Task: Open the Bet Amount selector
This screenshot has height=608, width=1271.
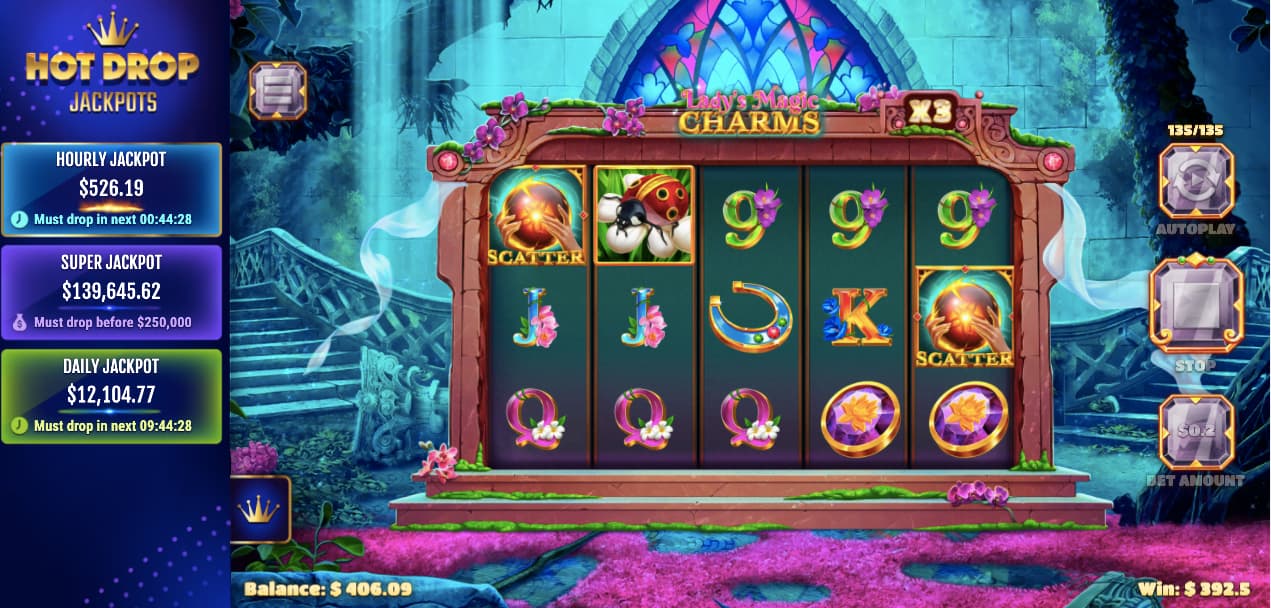Action: tap(1196, 432)
